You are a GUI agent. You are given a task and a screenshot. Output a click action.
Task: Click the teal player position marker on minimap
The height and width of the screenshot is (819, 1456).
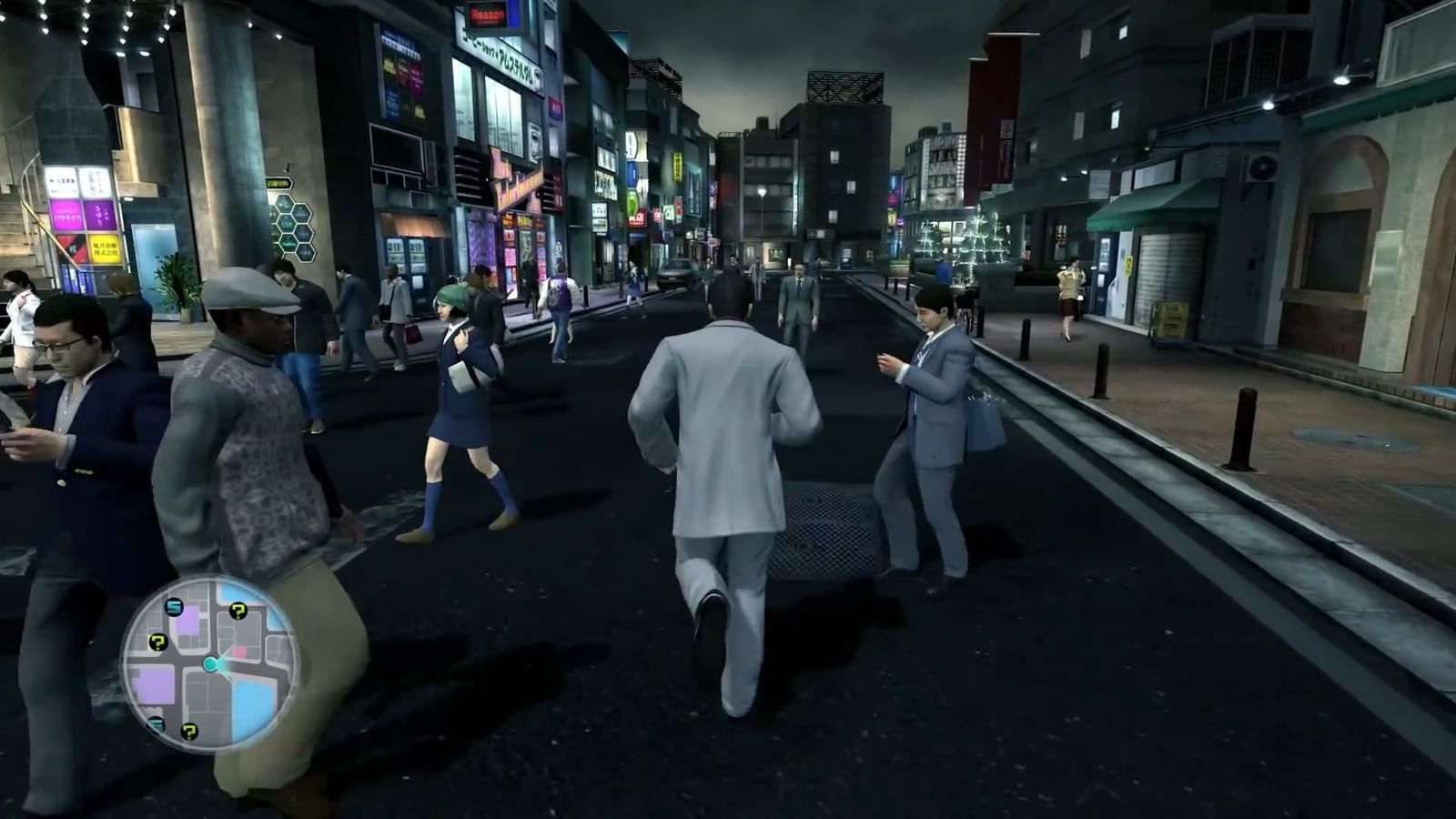(210, 662)
